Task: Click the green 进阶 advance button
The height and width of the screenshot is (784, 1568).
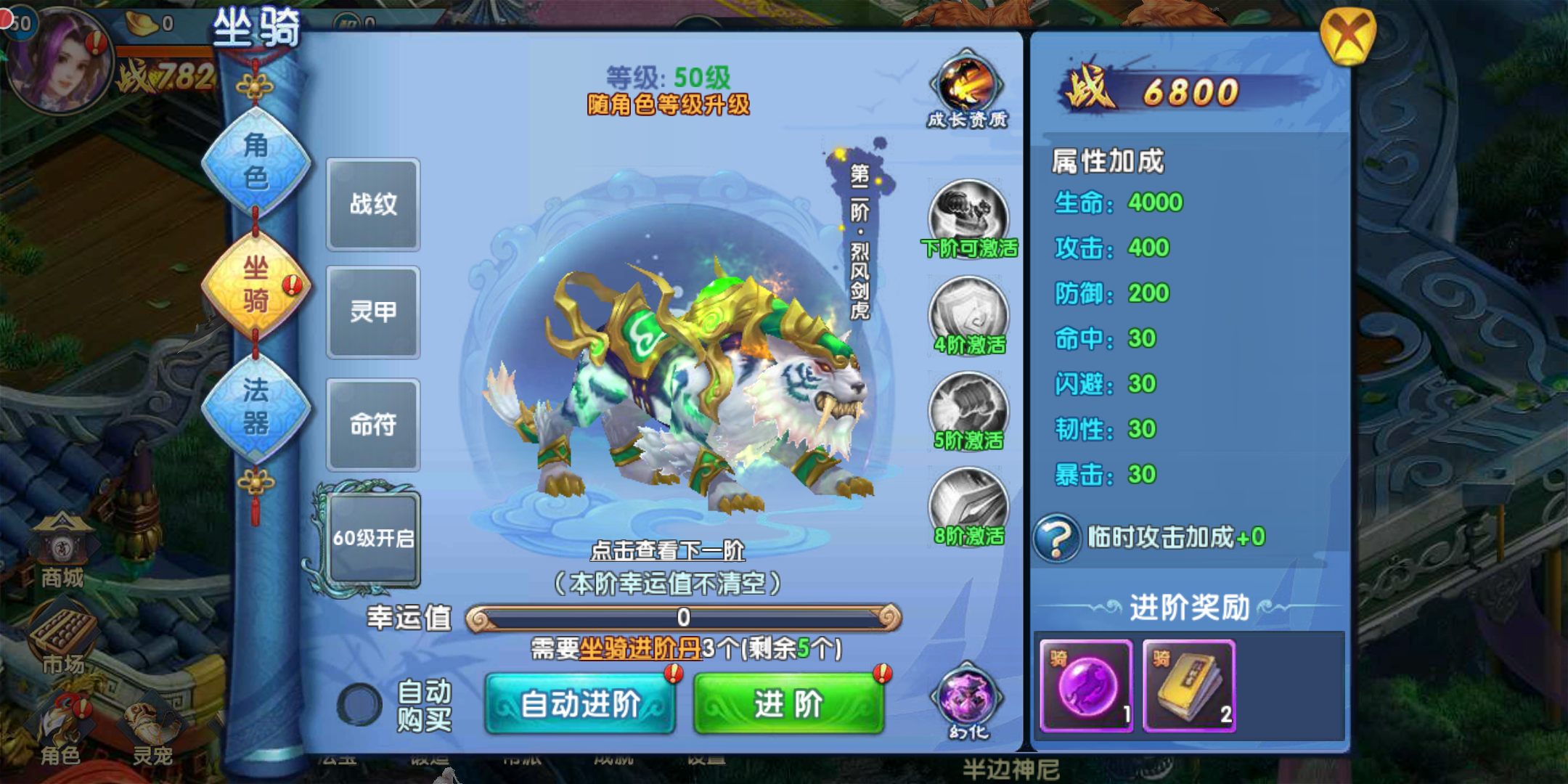Action: point(788,703)
